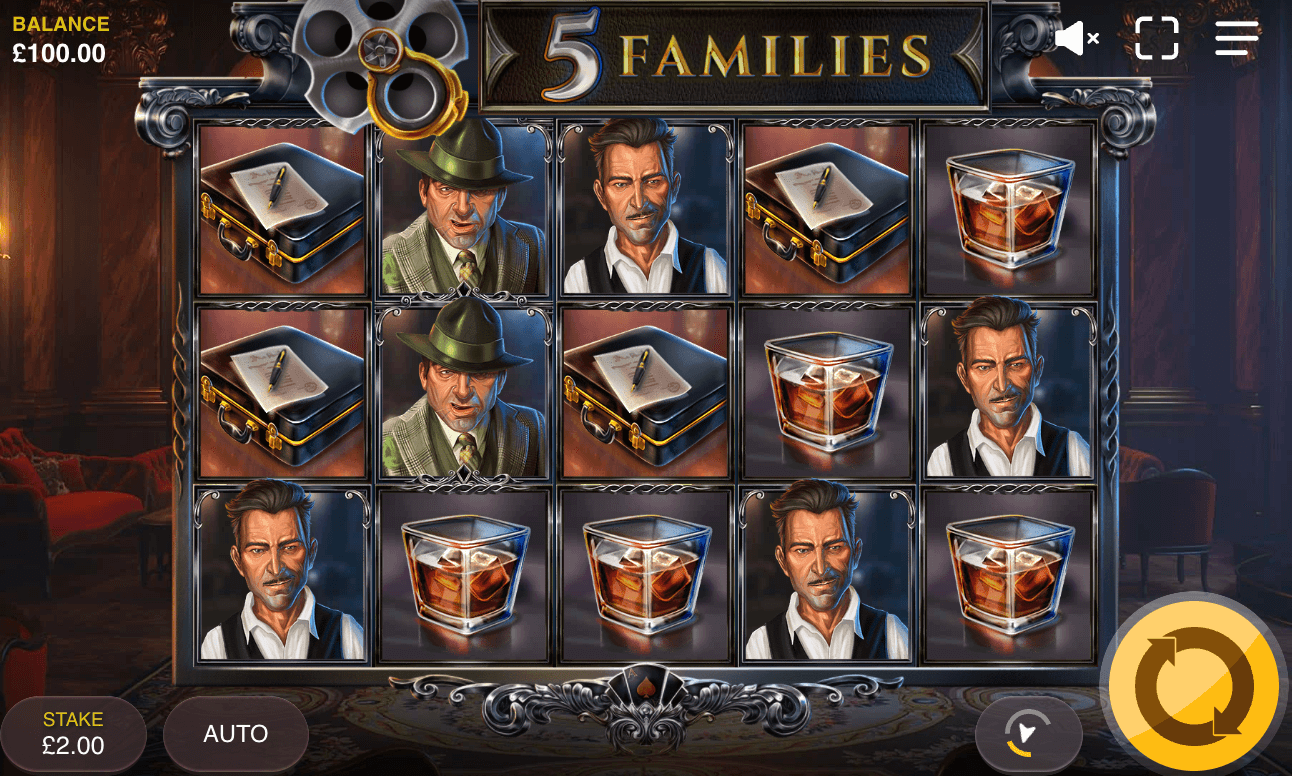
Task: Unmute the game sound
Action: pos(1072,38)
